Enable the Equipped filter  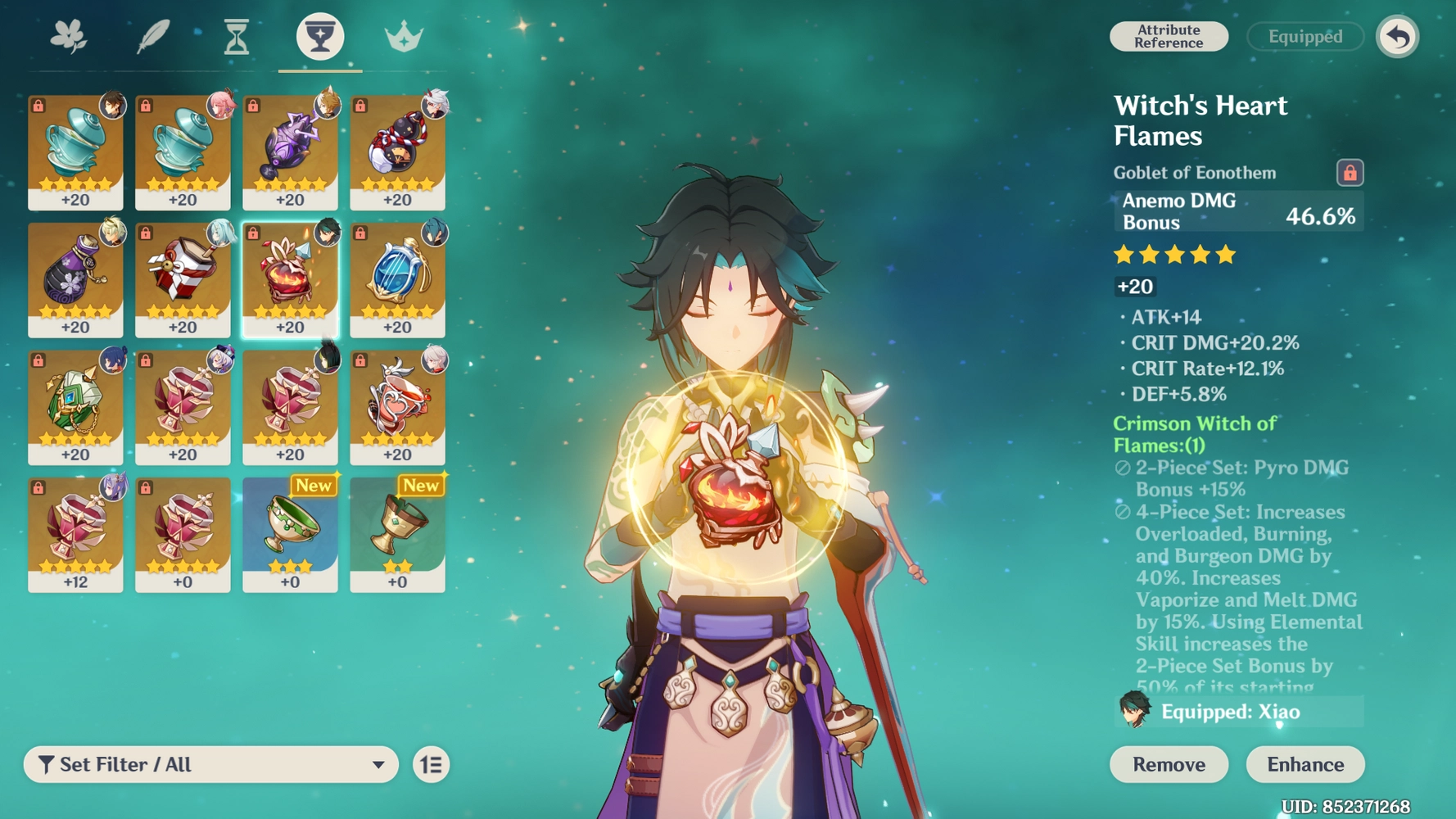1304,36
